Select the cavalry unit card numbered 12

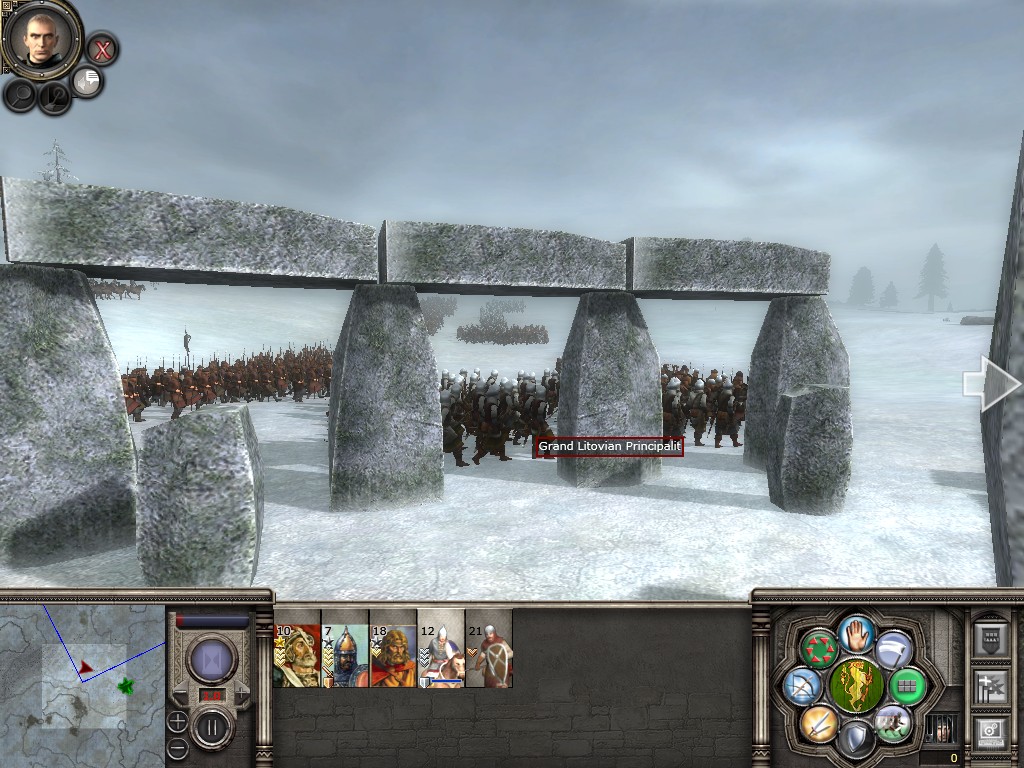coord(441,648)
